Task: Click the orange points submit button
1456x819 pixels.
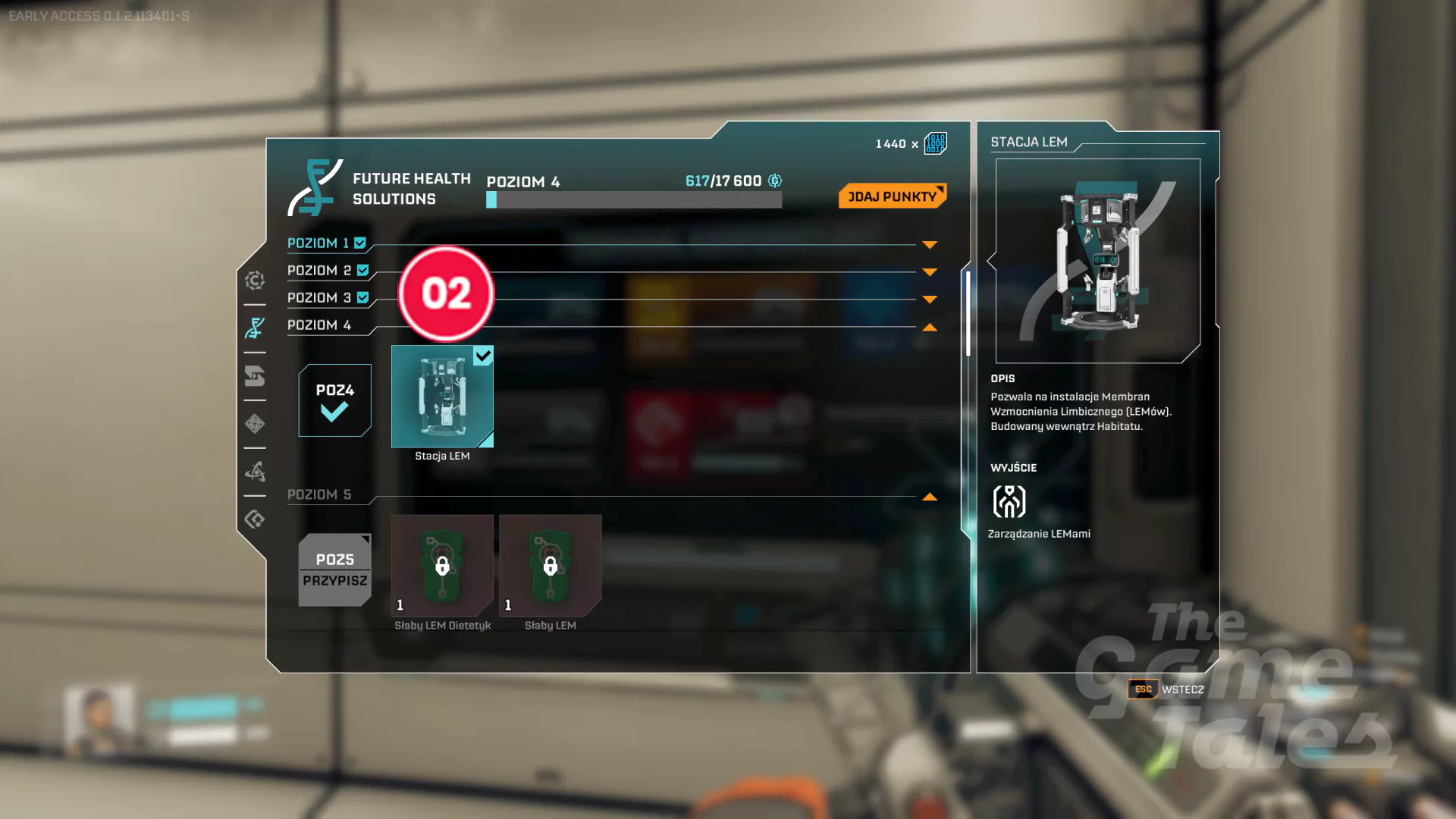Action: [892, 196]
